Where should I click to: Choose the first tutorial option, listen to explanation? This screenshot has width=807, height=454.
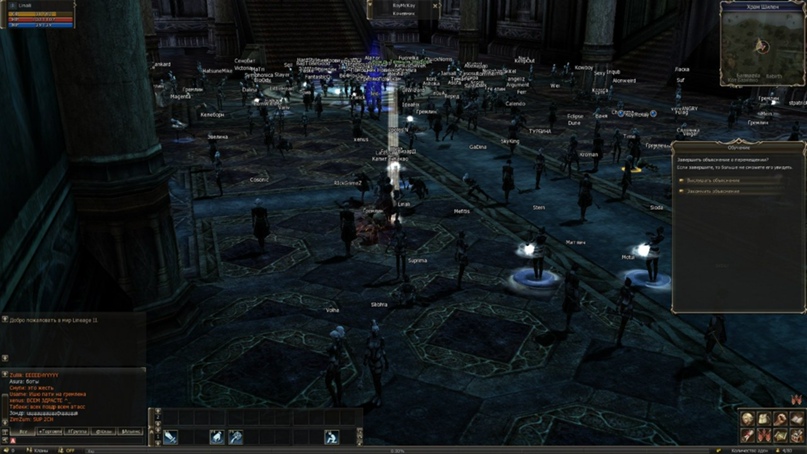point(711,181)
